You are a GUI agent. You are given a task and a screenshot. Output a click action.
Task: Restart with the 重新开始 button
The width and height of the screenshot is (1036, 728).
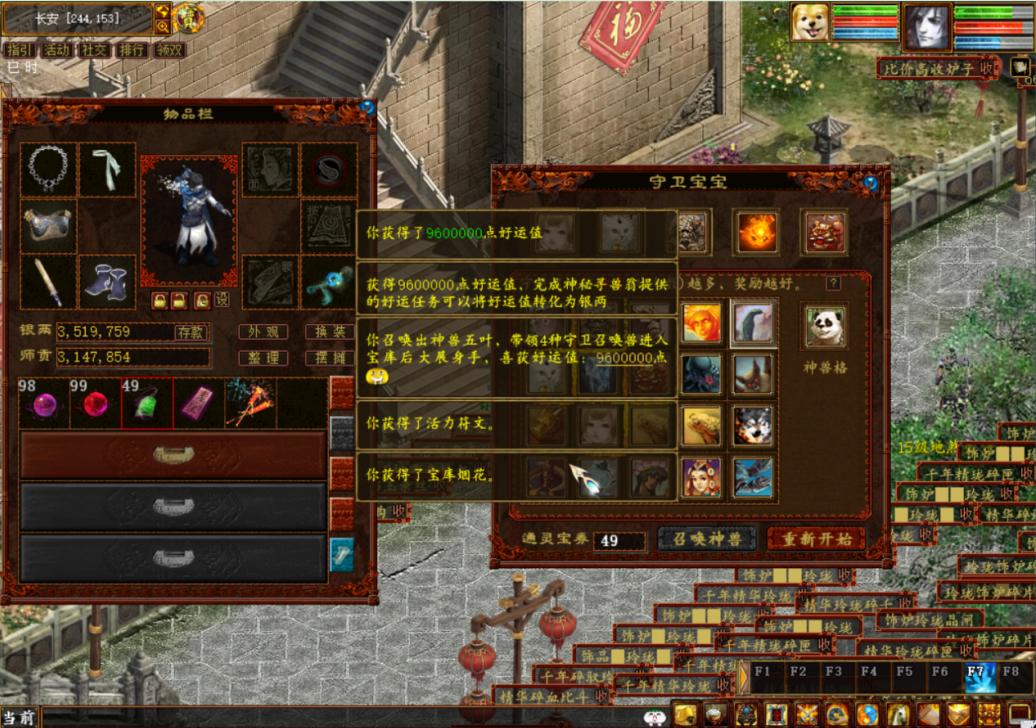(816, 539)
